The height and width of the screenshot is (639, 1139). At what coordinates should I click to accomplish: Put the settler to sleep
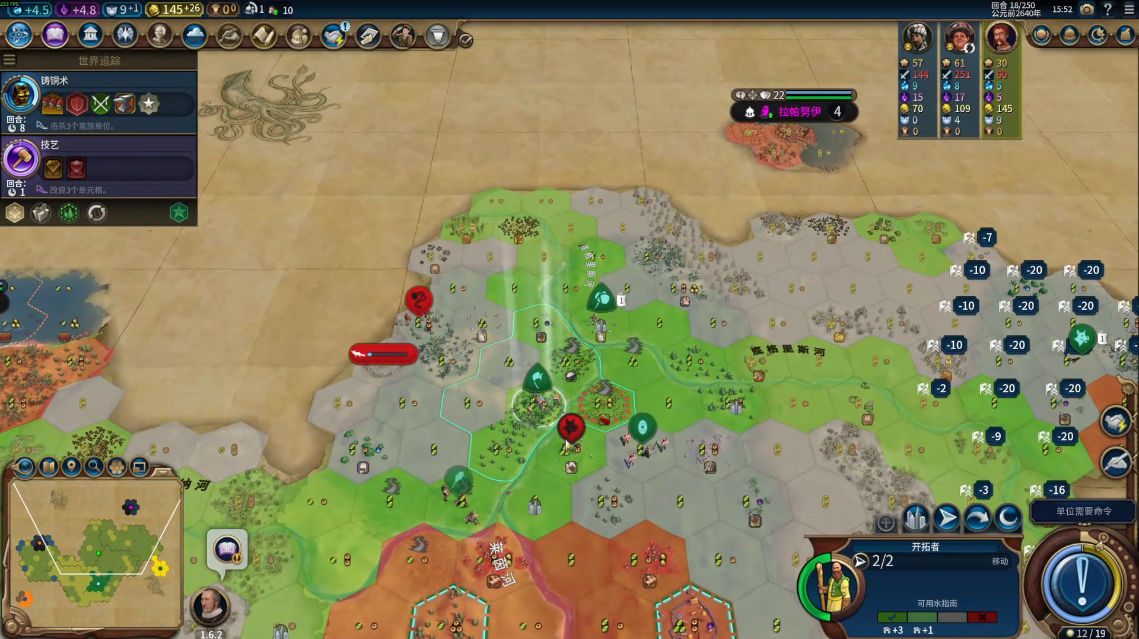(x=1008, y=519)
